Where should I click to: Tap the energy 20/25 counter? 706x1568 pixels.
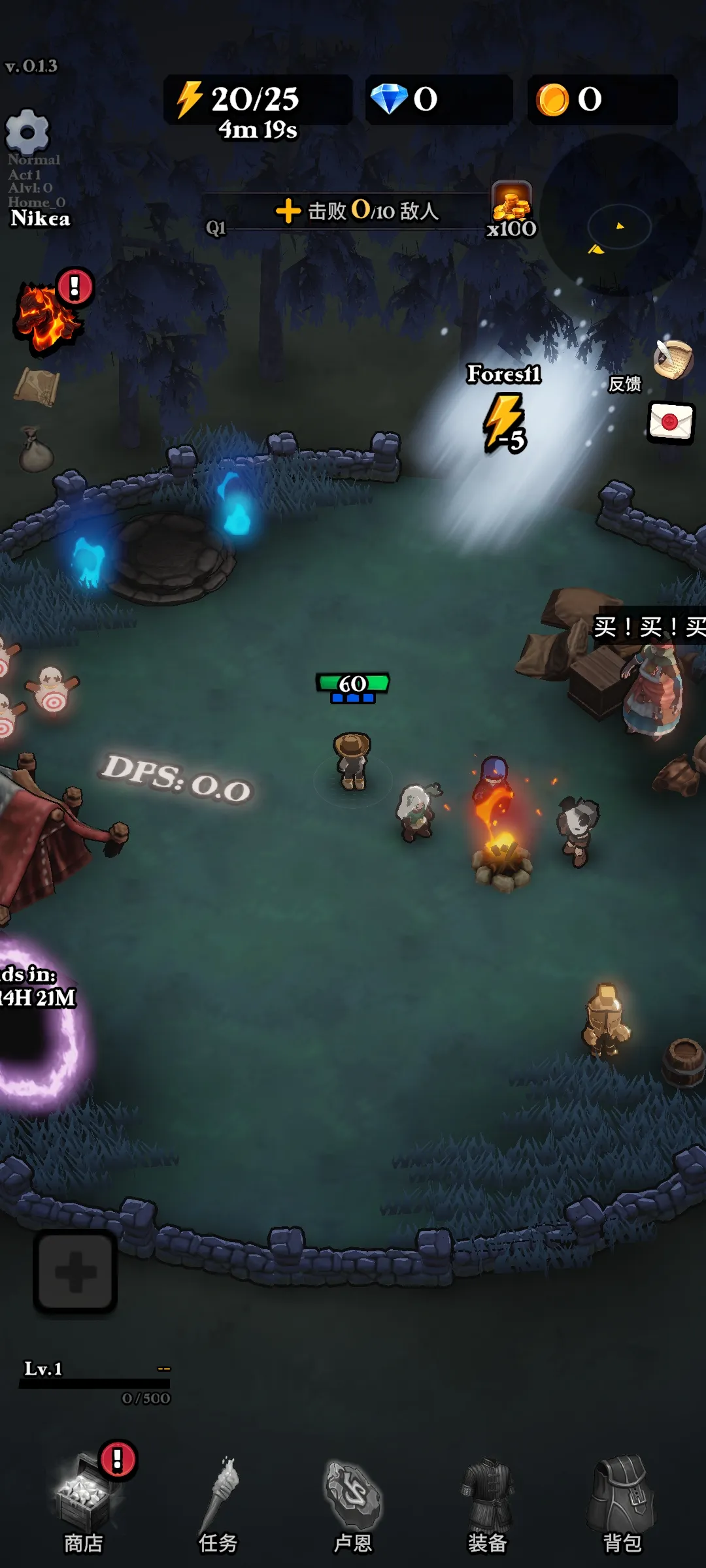tap(258, 100)
